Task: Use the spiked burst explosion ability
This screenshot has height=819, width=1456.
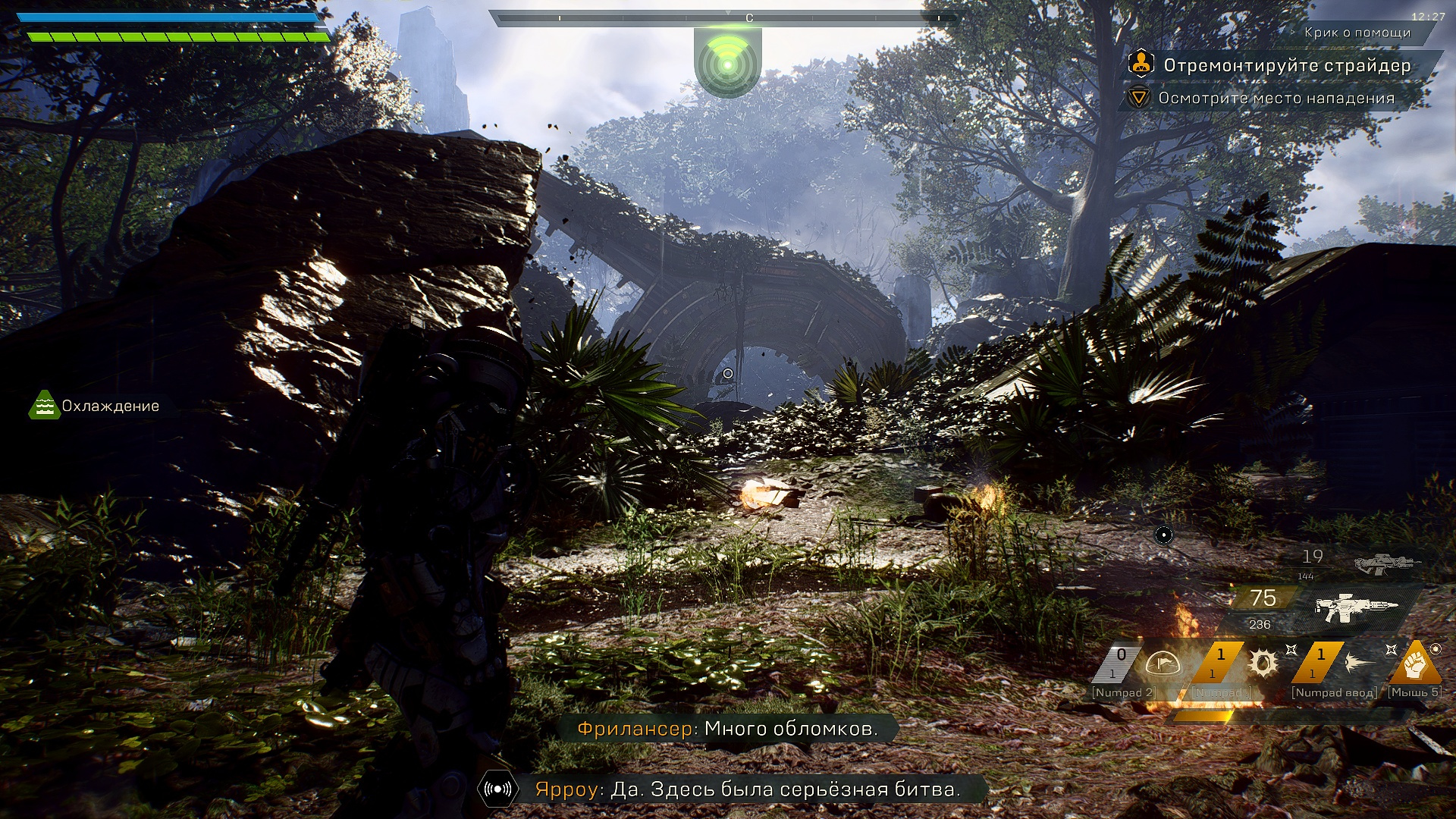Action: (x=1263, y=664)
